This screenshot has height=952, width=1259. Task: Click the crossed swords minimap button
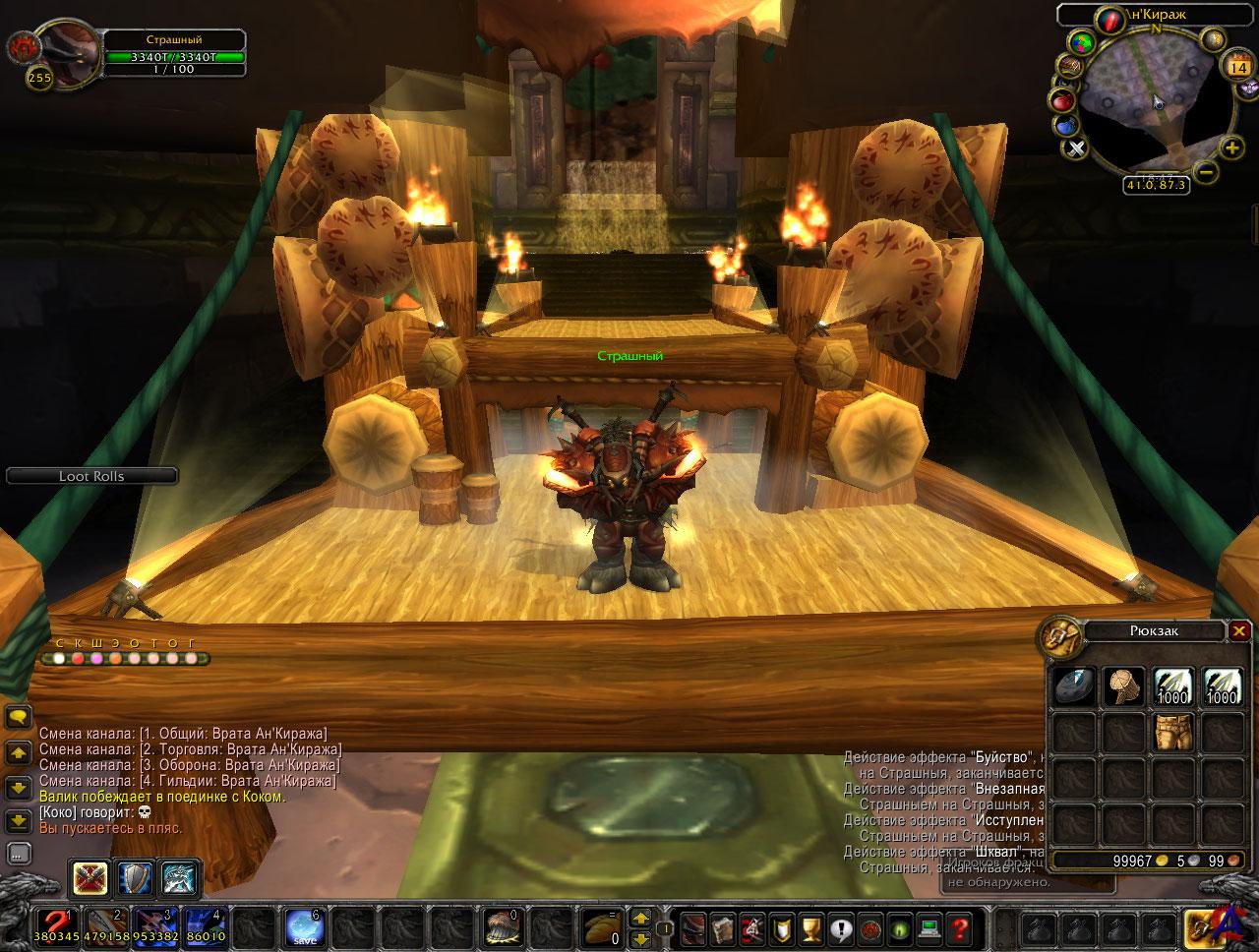(x=1076, y=149)
